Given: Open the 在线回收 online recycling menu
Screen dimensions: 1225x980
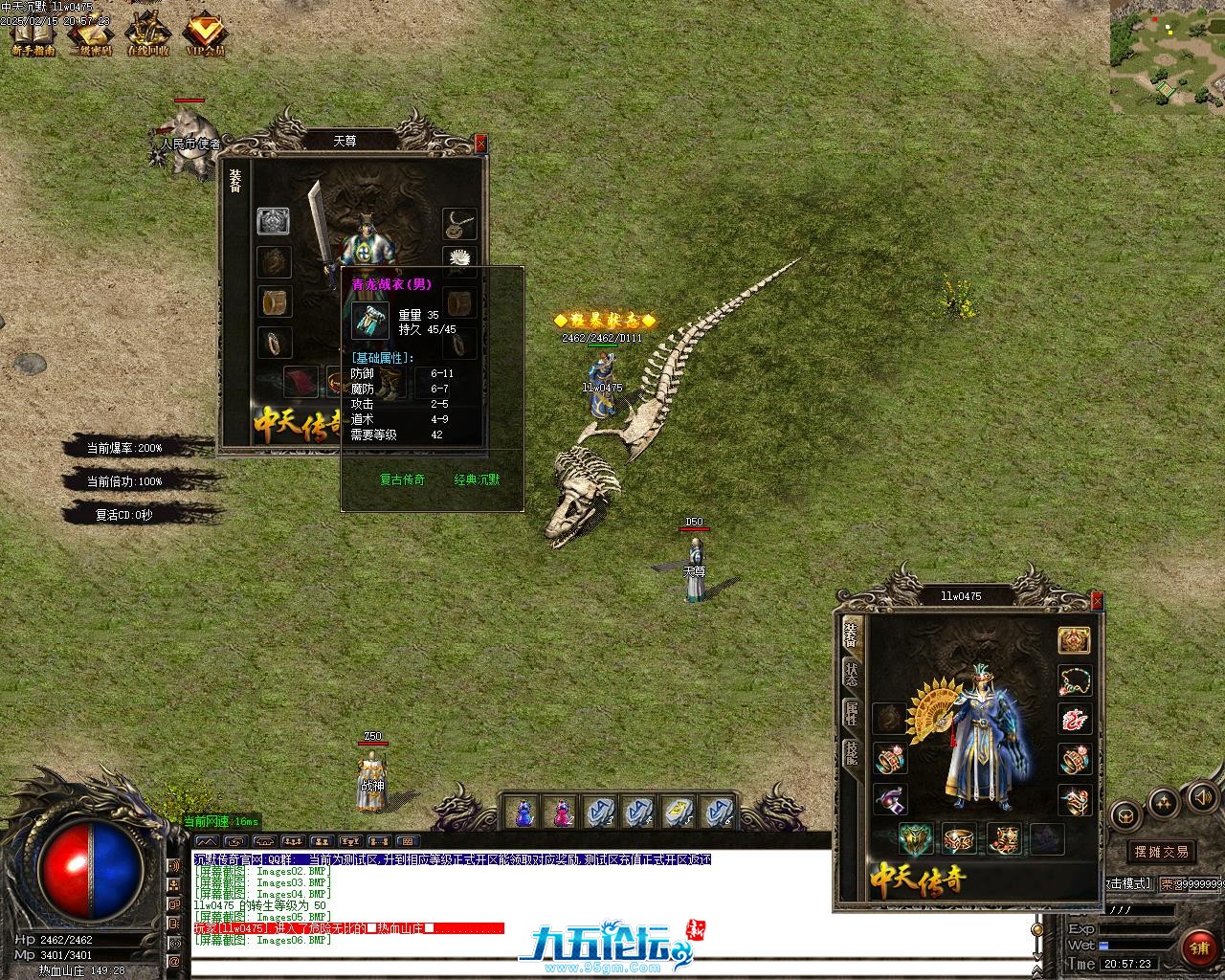Looking at the screenshot, I should pyautogui.click(x=147, y=35).
